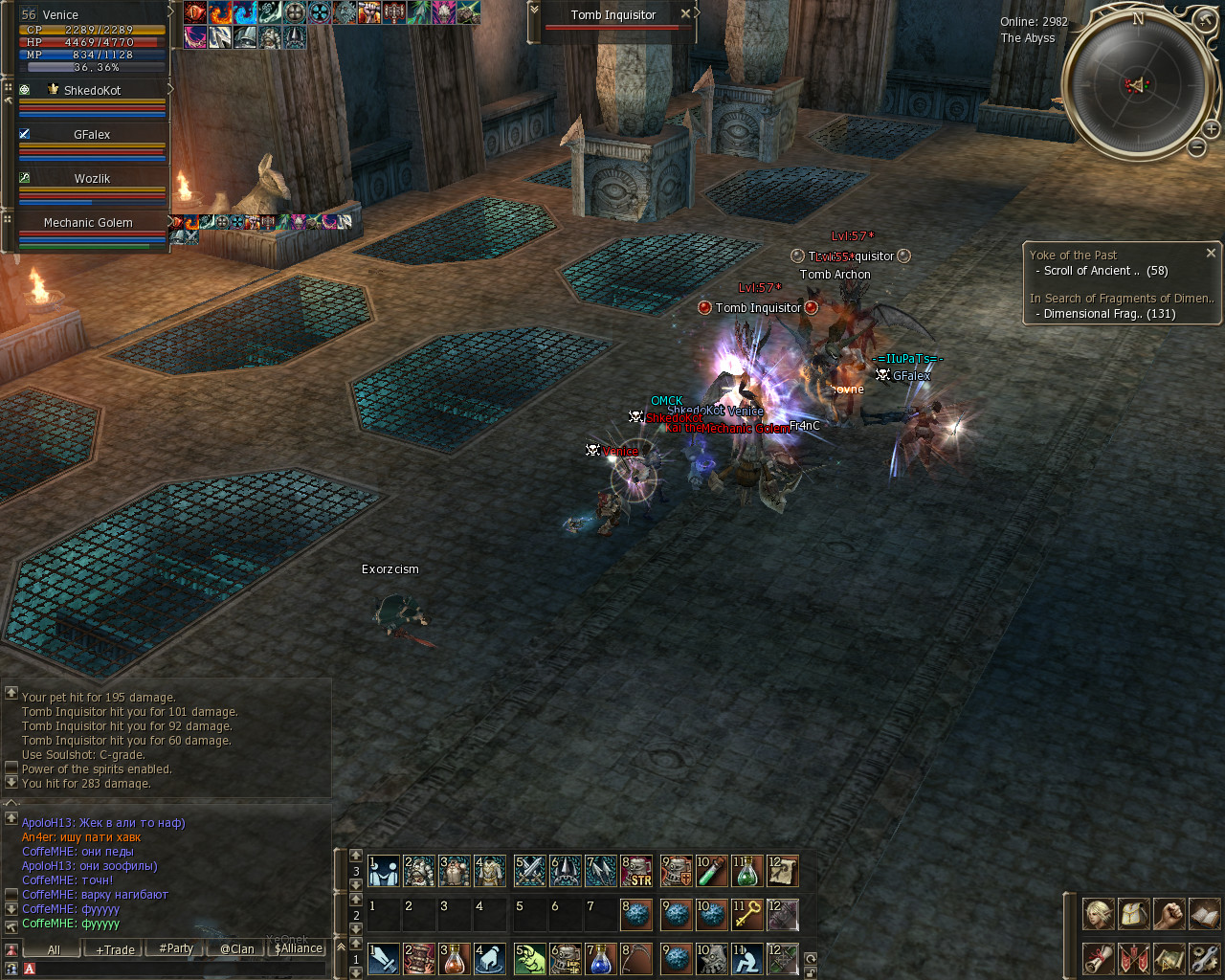Open the character status elf-head icon

coord(1098,914)
